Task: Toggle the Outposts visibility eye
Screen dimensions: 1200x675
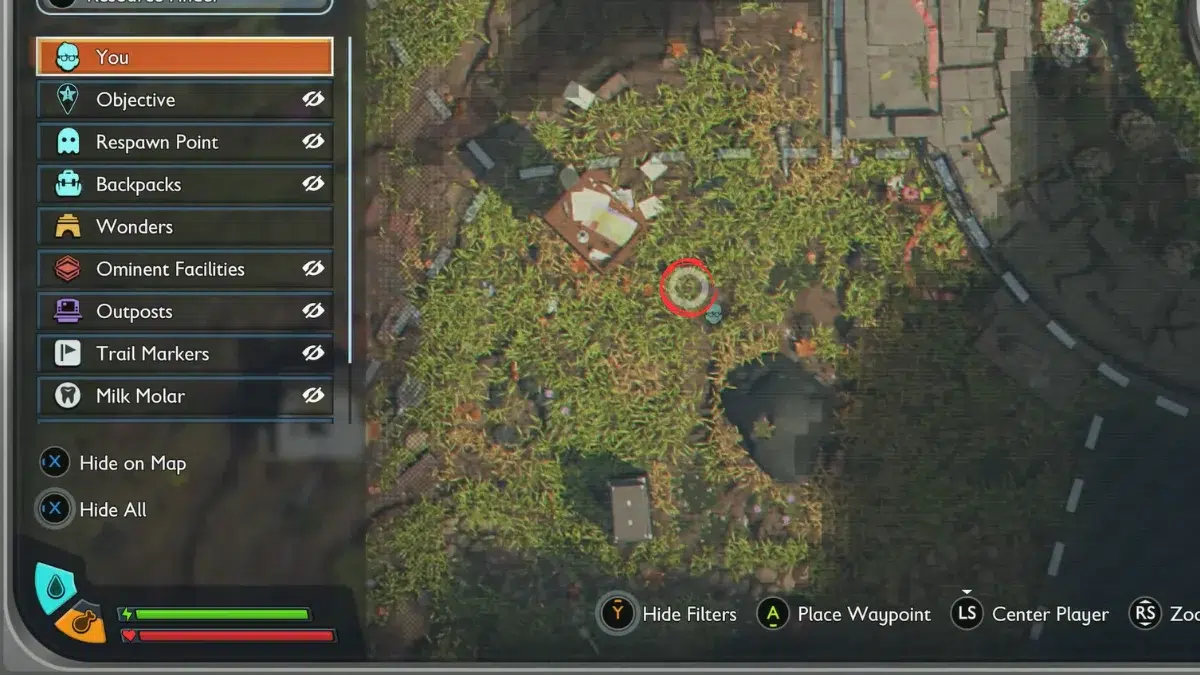Action: [x=314, y=311]
